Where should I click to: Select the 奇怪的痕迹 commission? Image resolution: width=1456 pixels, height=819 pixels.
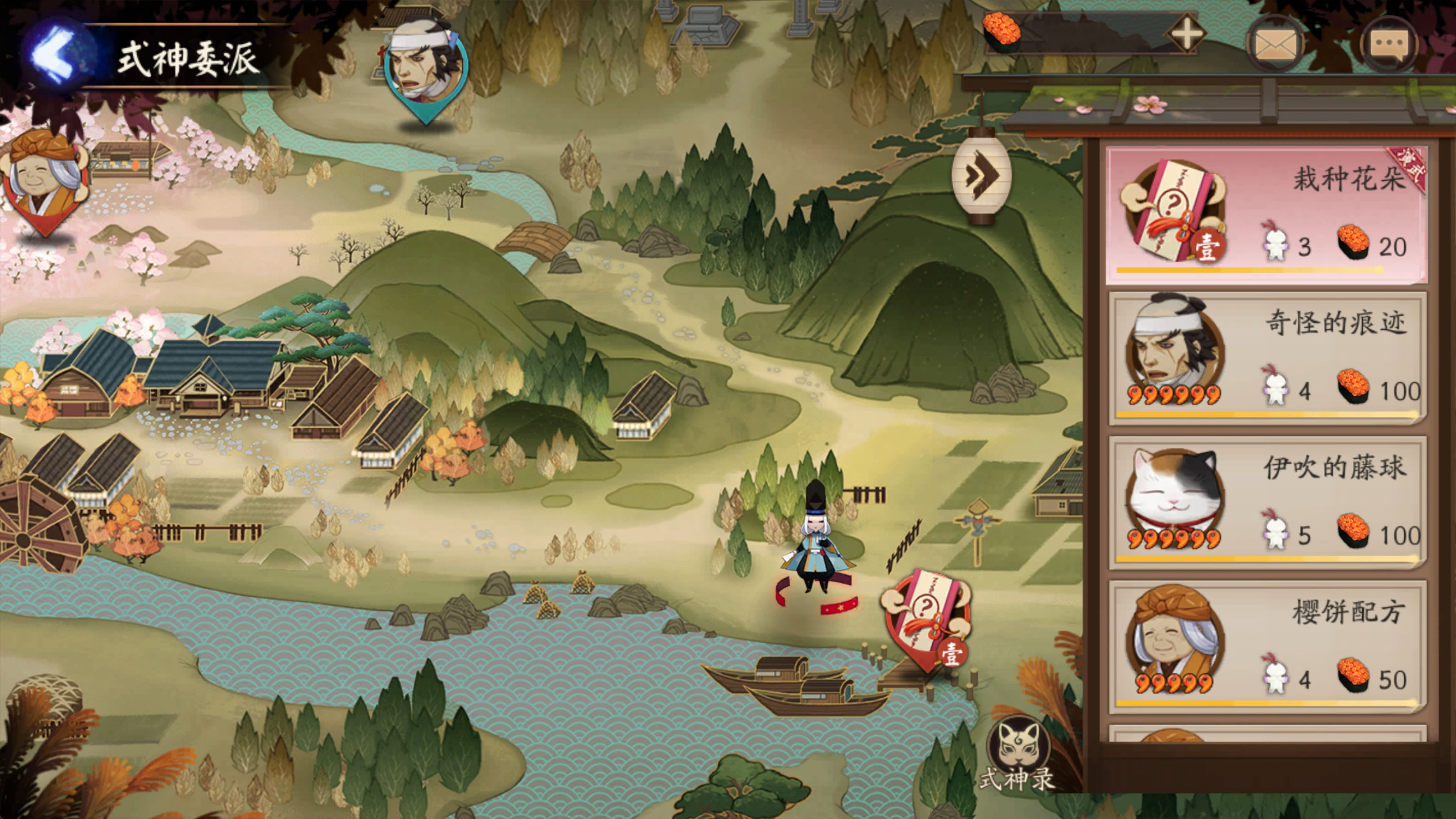point(1266,358)
